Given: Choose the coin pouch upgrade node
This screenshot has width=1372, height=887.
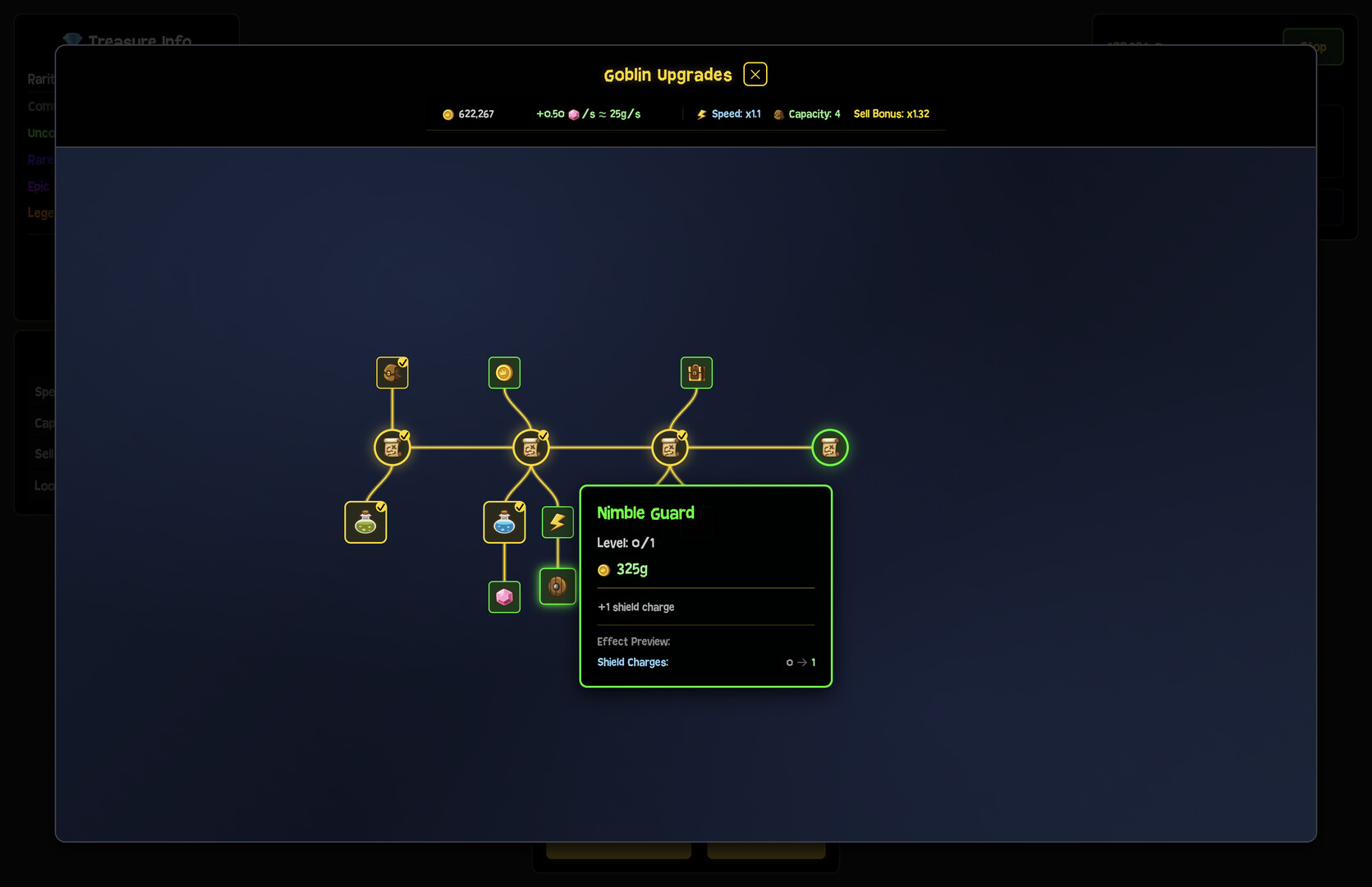Looking at the screenshot, I should coord(392,373).
